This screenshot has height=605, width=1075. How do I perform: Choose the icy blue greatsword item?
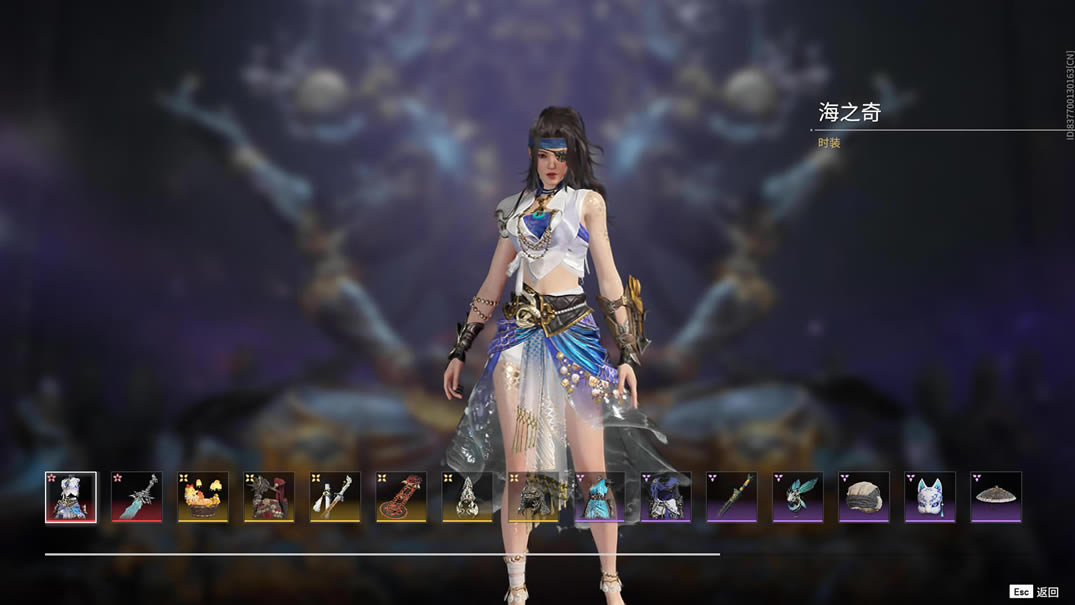point(137,497)
